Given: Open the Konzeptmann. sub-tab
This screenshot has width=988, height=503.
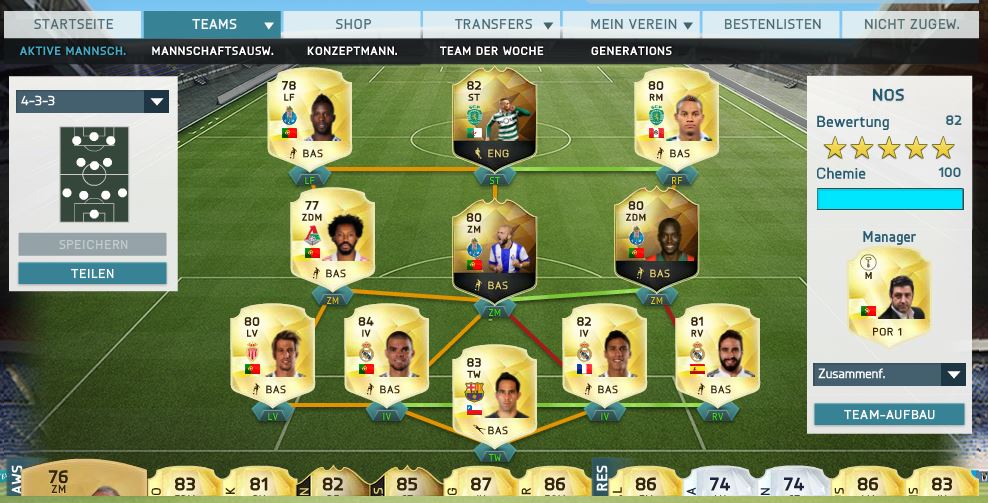Looking at the screenshot, I should pos(352,51).
